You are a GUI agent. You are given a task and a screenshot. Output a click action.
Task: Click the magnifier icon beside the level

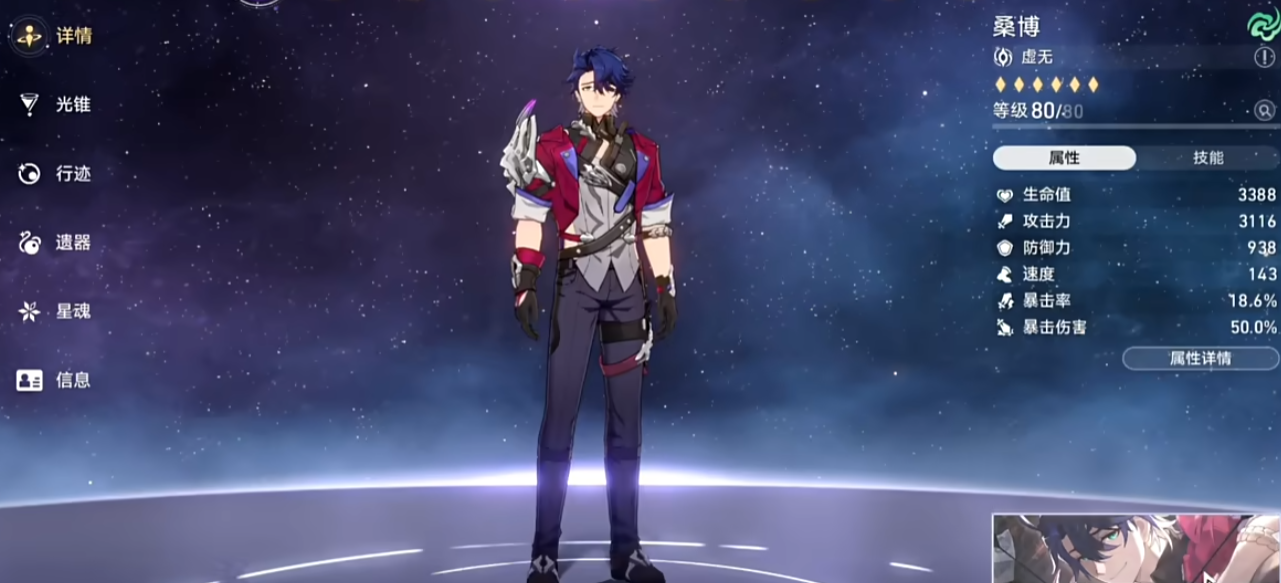point(1265,110)
